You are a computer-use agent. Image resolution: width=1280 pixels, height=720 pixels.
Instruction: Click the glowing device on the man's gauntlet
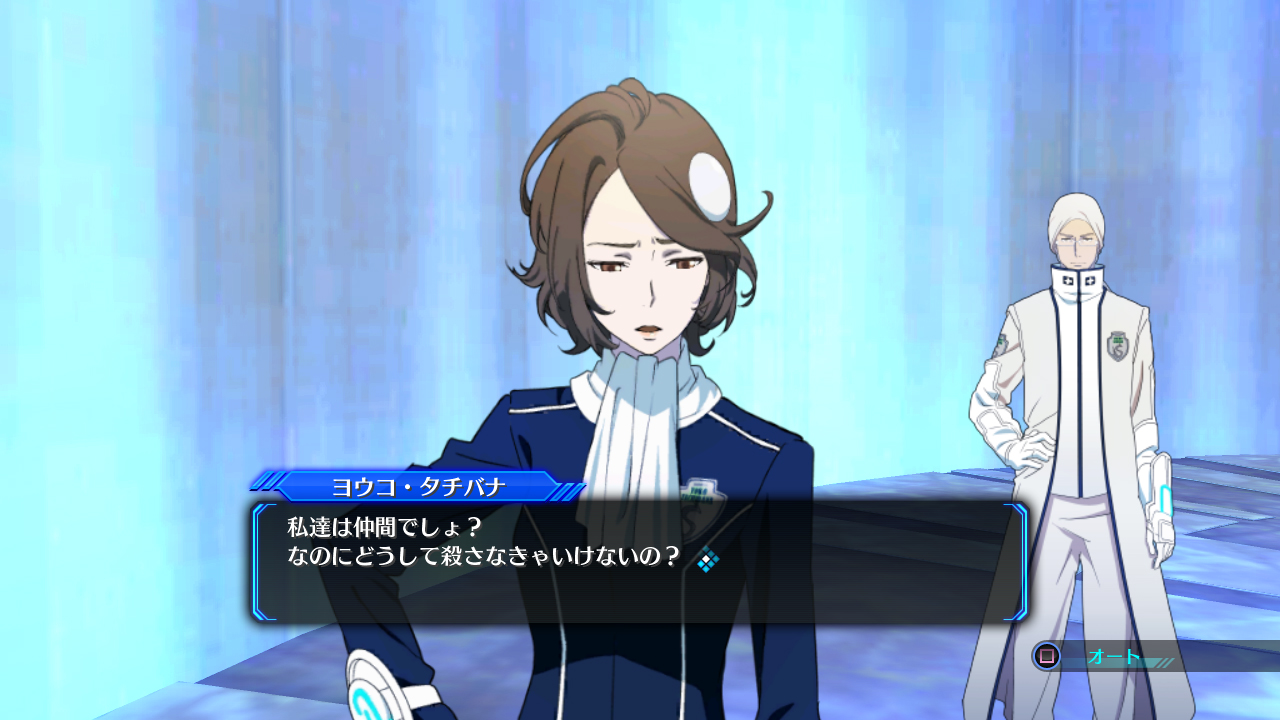pyautogui.click(x=1167, y=500)
